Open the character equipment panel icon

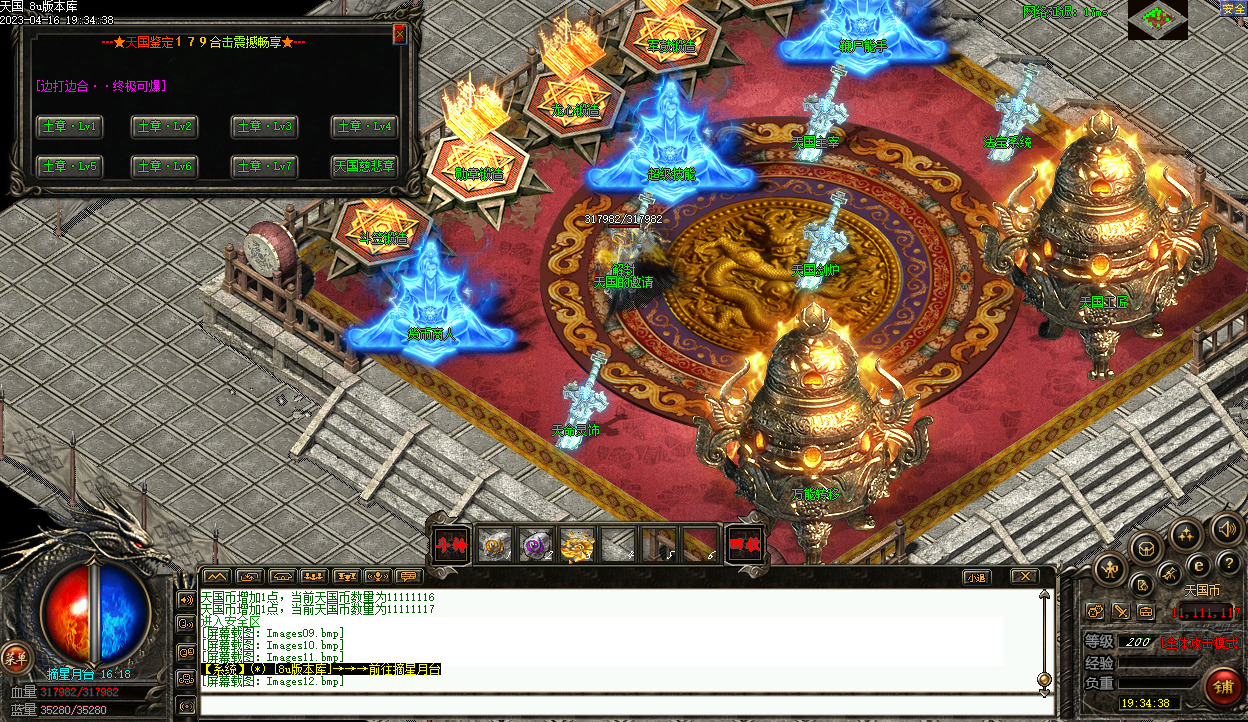(1110, 569)
